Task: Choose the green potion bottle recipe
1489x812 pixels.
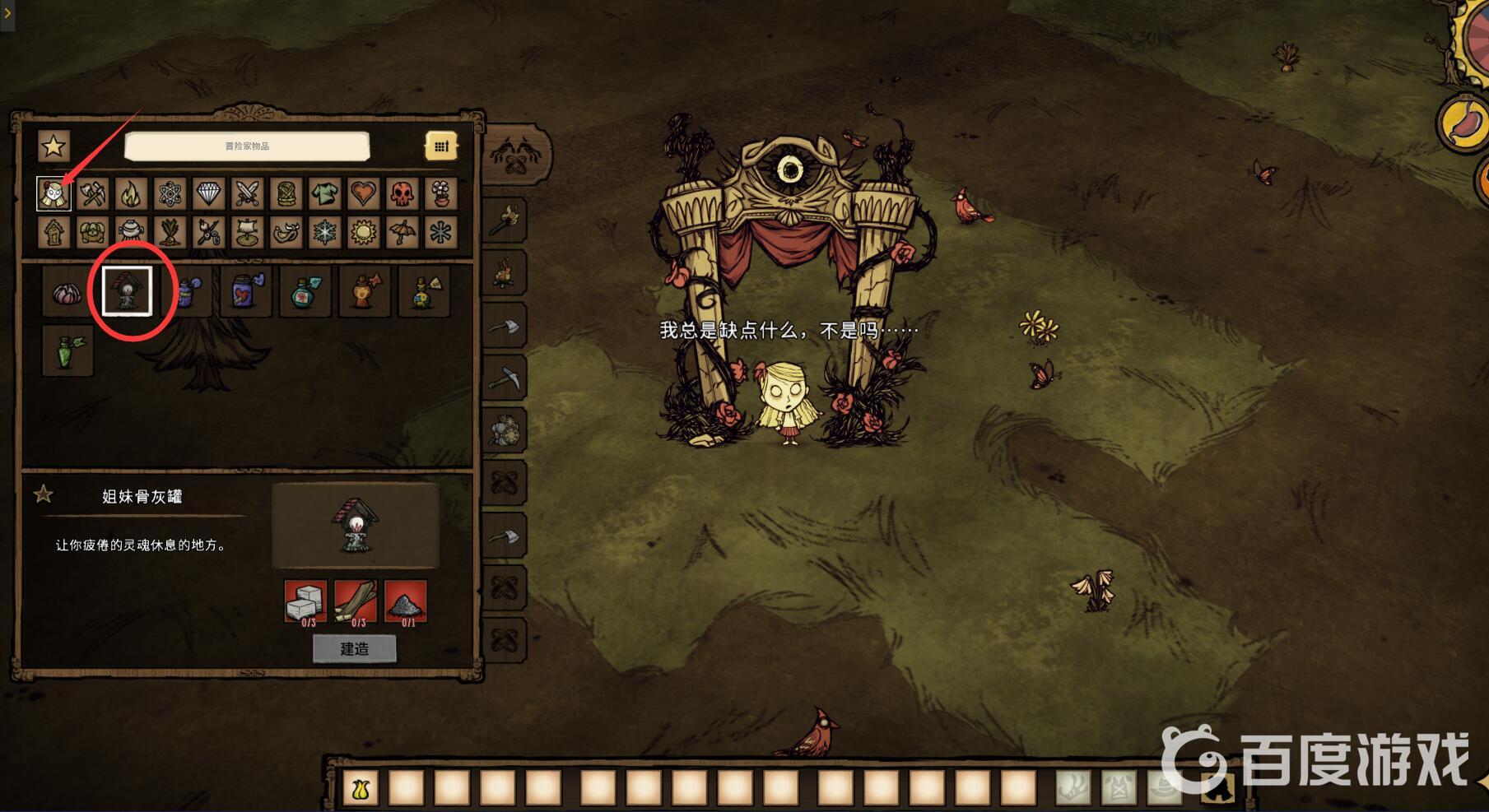Action: pyautogui.click(x=67, y=350)
